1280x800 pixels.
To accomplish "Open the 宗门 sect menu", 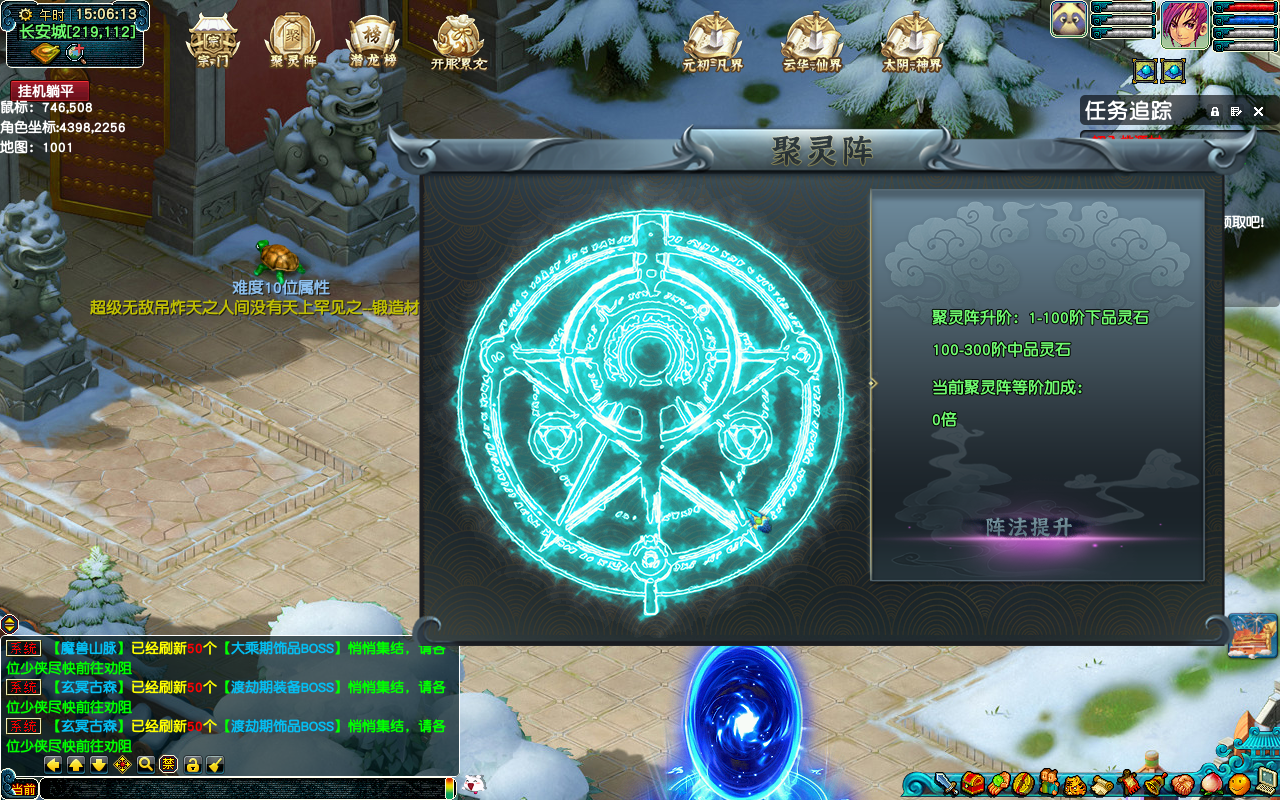I will click(x=212, y=40).
